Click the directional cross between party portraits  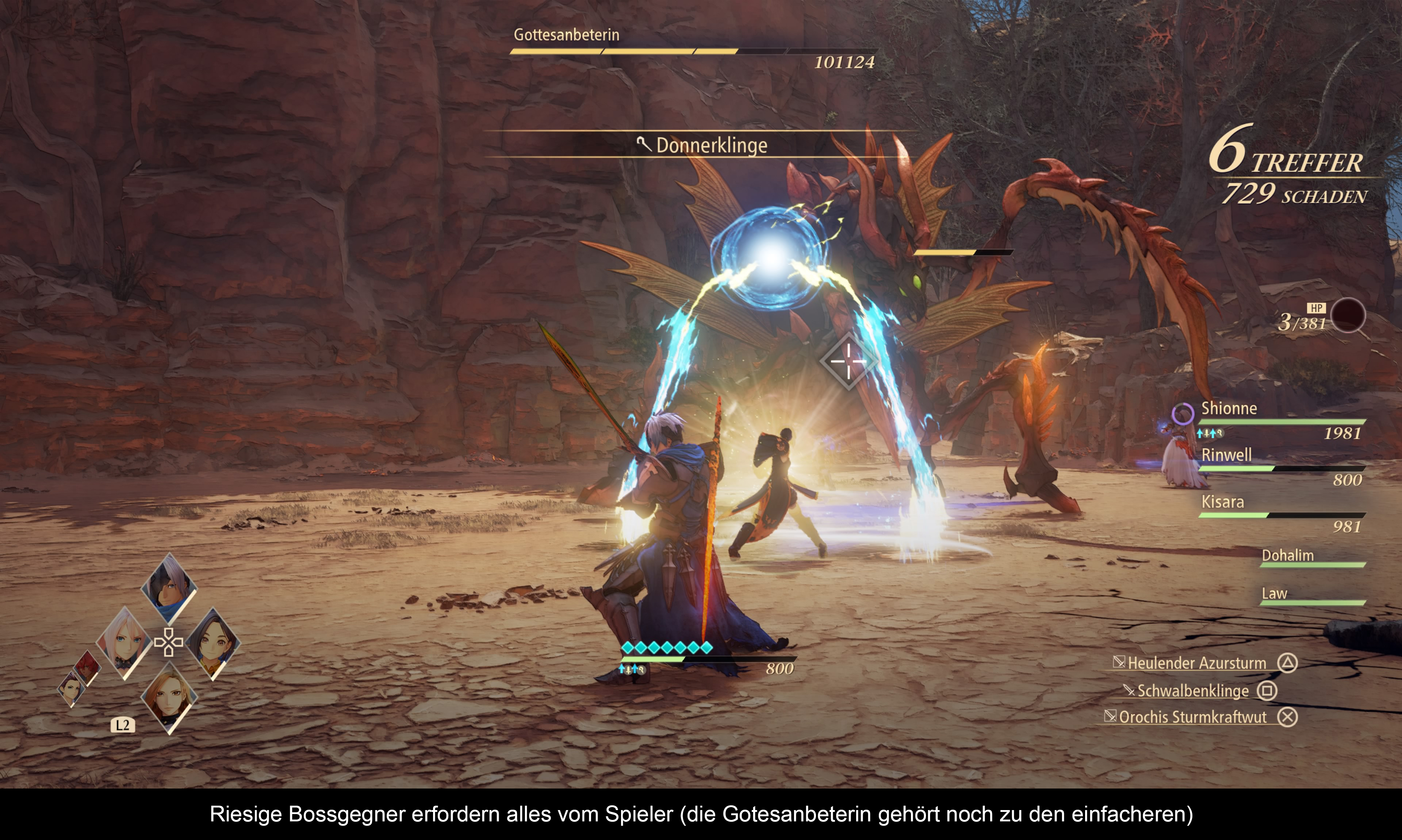[169, 642]
